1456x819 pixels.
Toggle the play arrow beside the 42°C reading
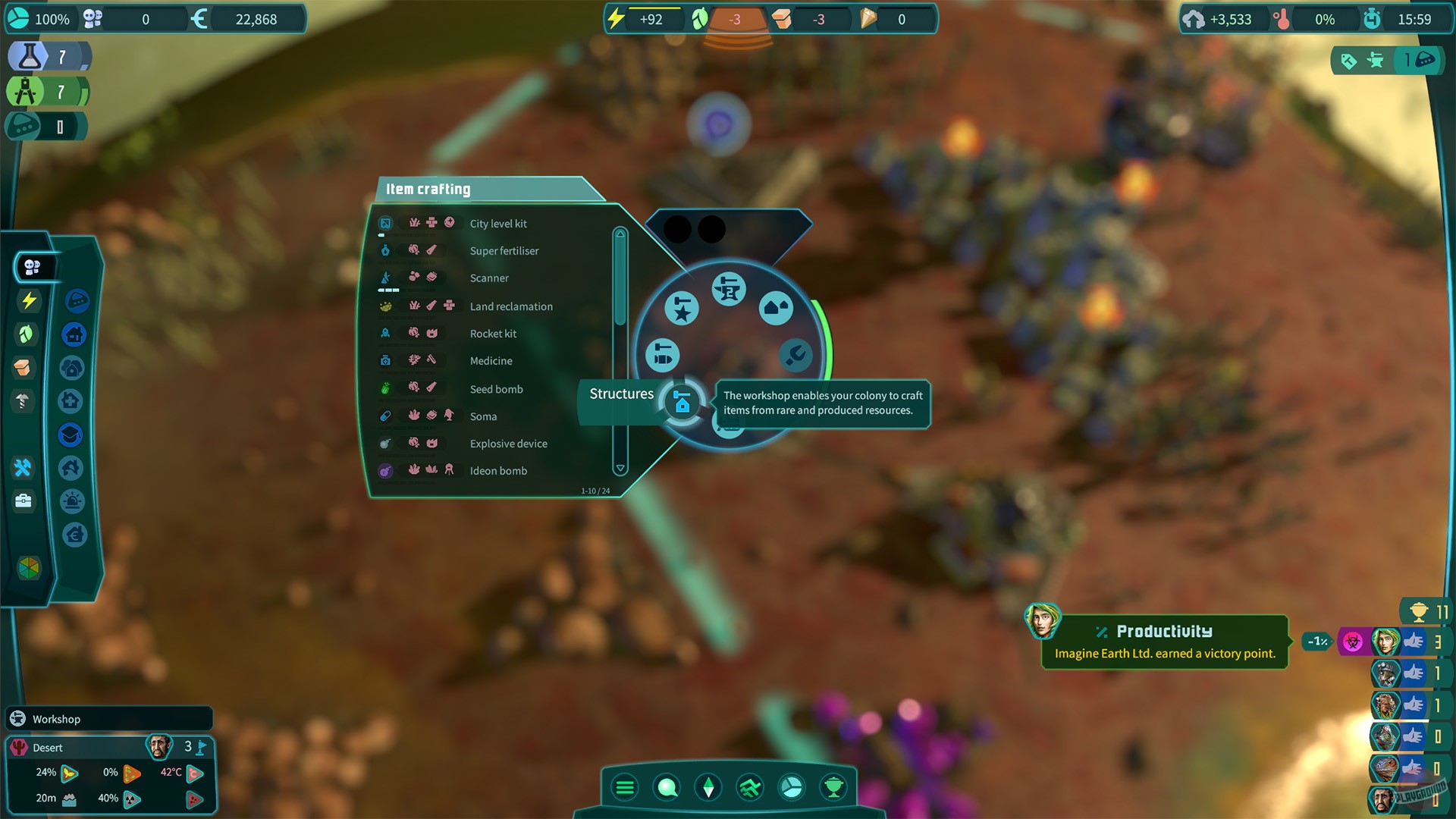195,773
